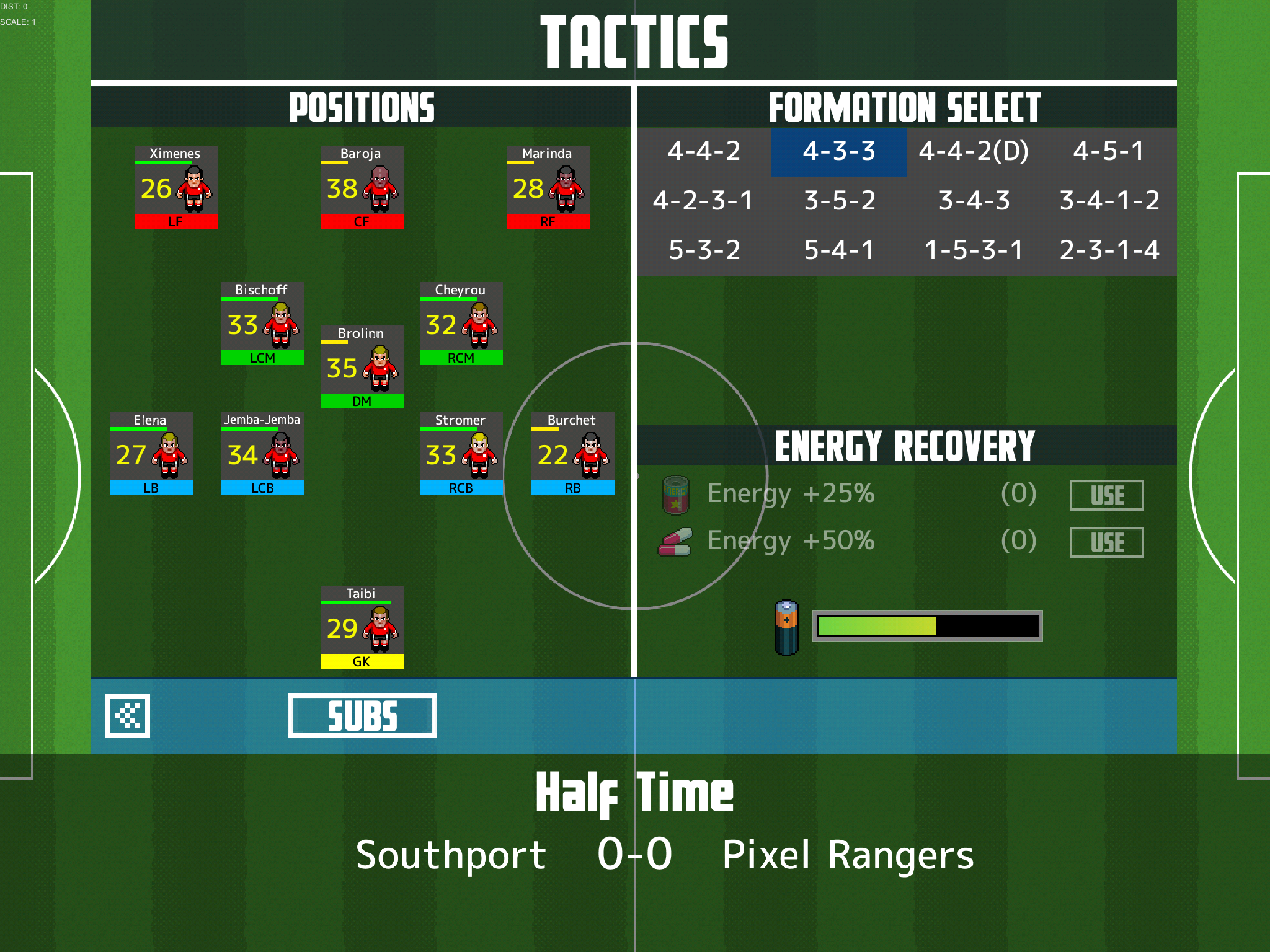Screen dimensions: 1270x952
Task: Select the 4-2-3-1 formation
Action: (704, 201)
